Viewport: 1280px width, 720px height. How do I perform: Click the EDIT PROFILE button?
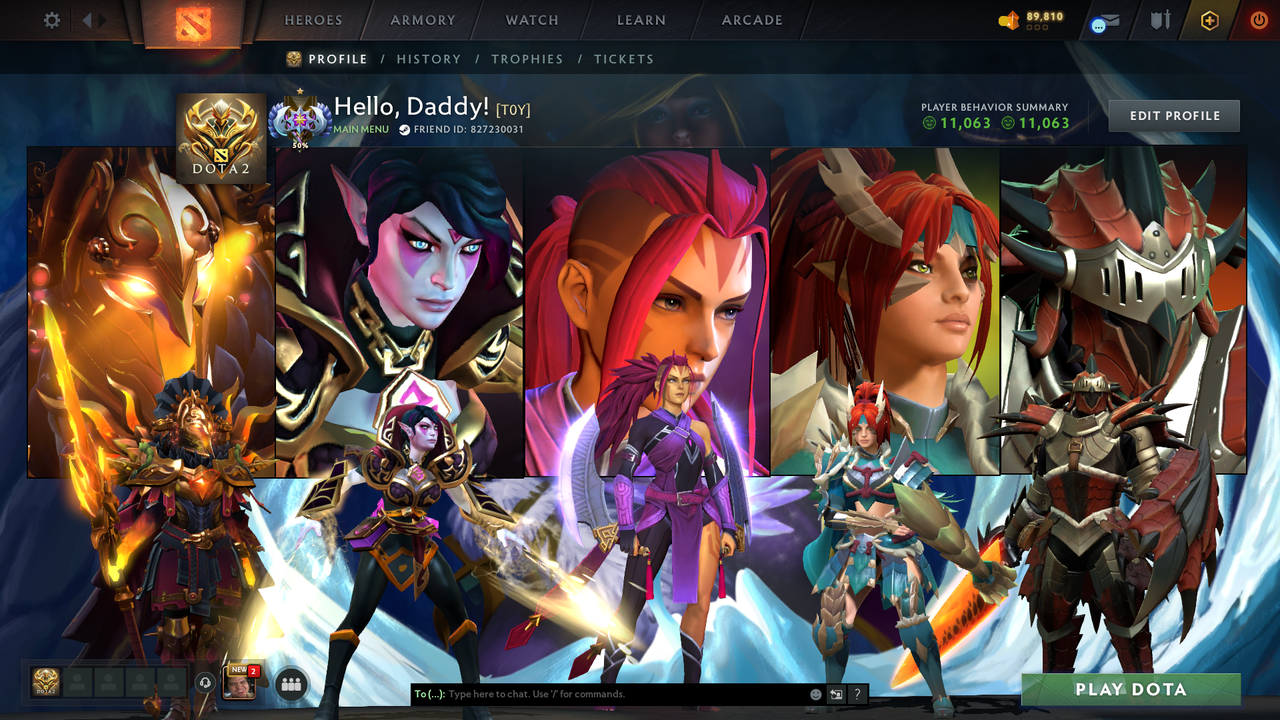click(1173, 115)
